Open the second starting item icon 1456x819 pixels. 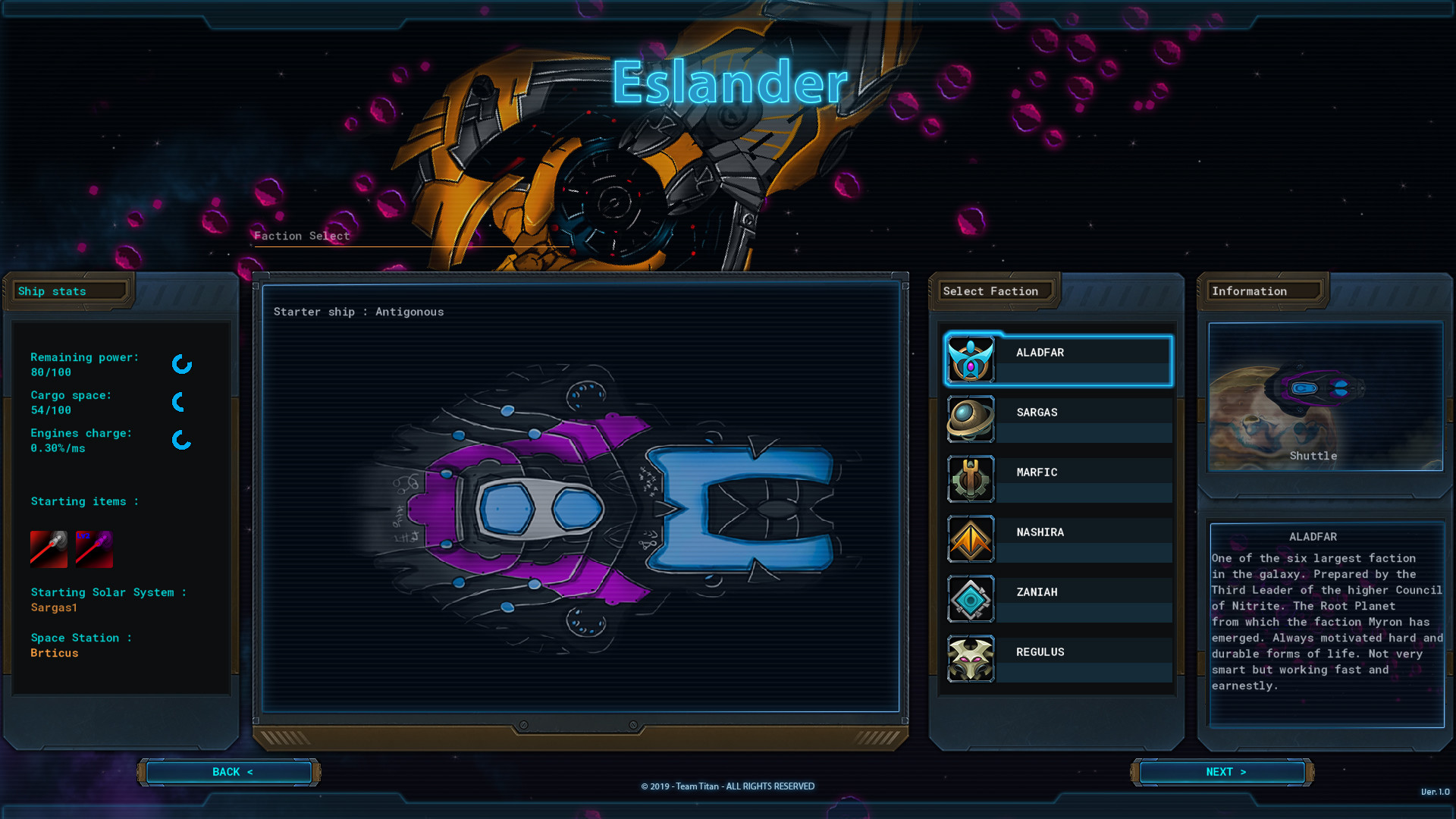[x=94, y=548]
